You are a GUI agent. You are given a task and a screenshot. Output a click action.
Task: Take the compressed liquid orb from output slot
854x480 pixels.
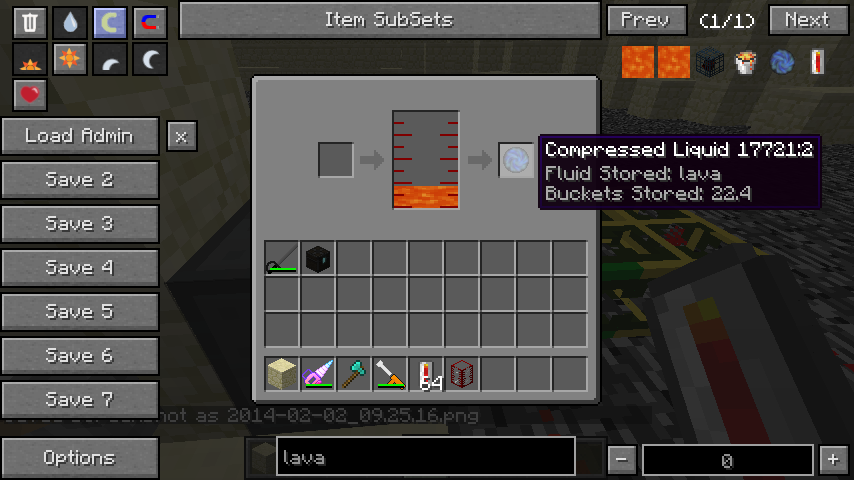click(516, 160)
